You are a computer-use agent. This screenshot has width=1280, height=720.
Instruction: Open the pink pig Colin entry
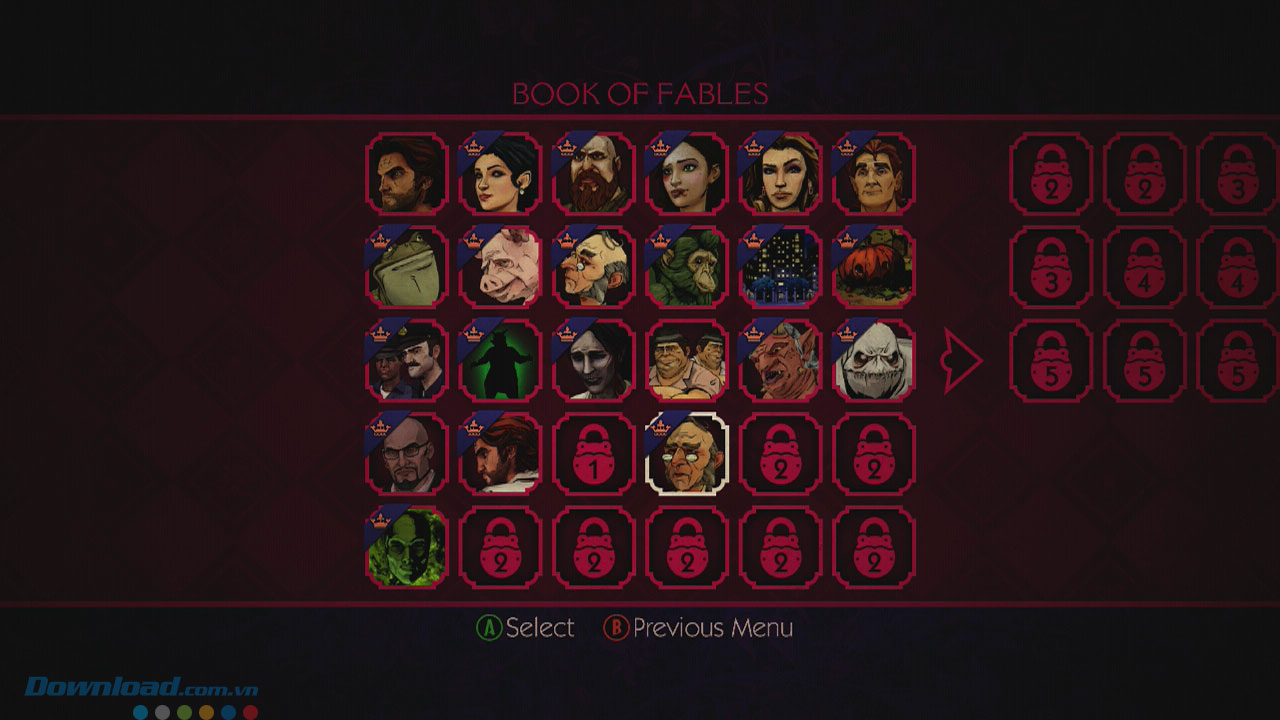[x=500, y=267]
